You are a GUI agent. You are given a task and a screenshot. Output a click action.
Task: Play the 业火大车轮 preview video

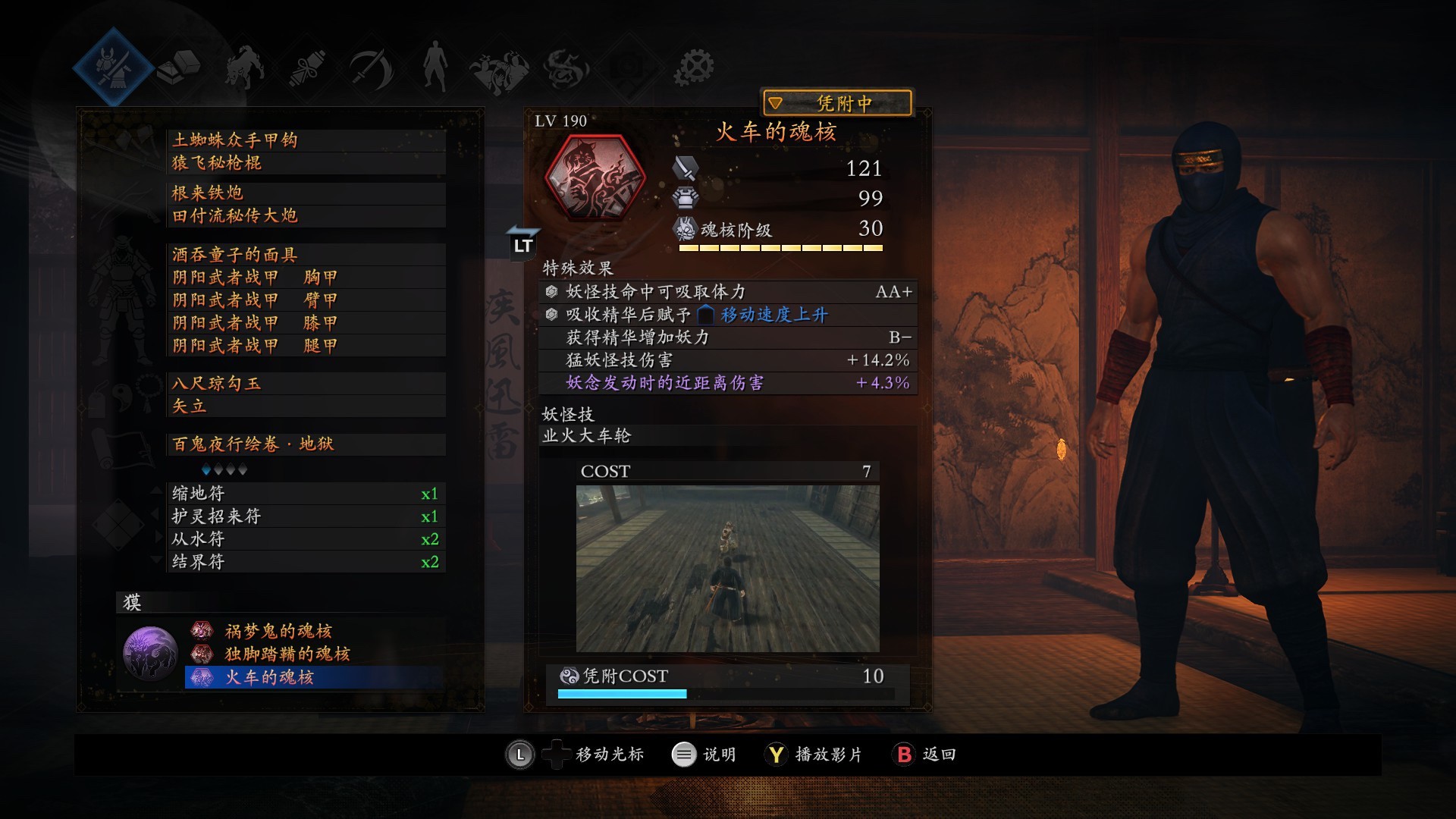point(727,569)
